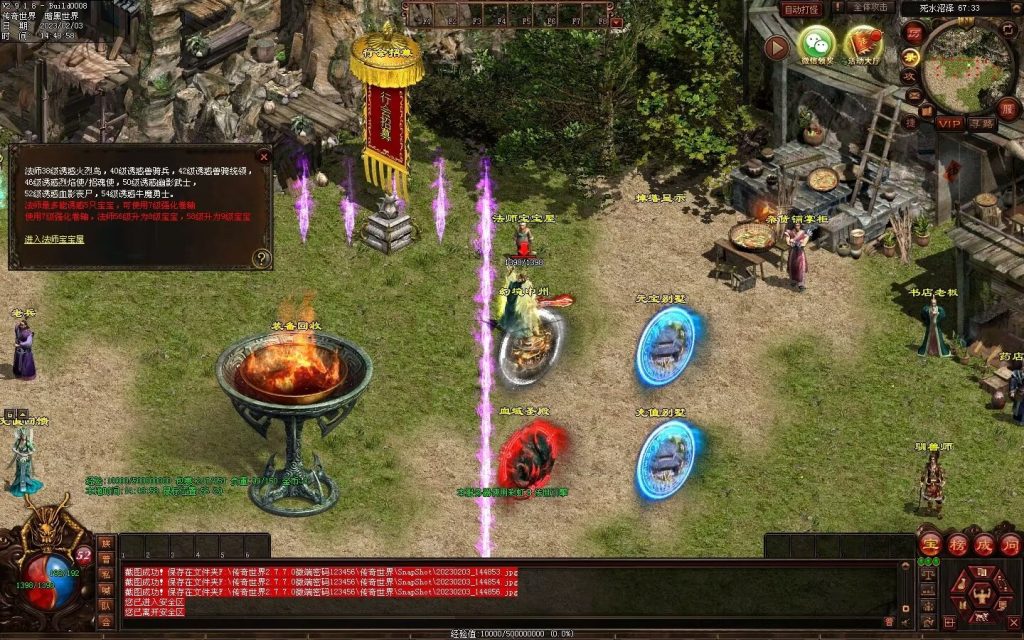Image resolution: width=1024 pixels, height=640 pixels.
Task: Select the 全体攻击 attack mode button
Action: coord(869,8)
